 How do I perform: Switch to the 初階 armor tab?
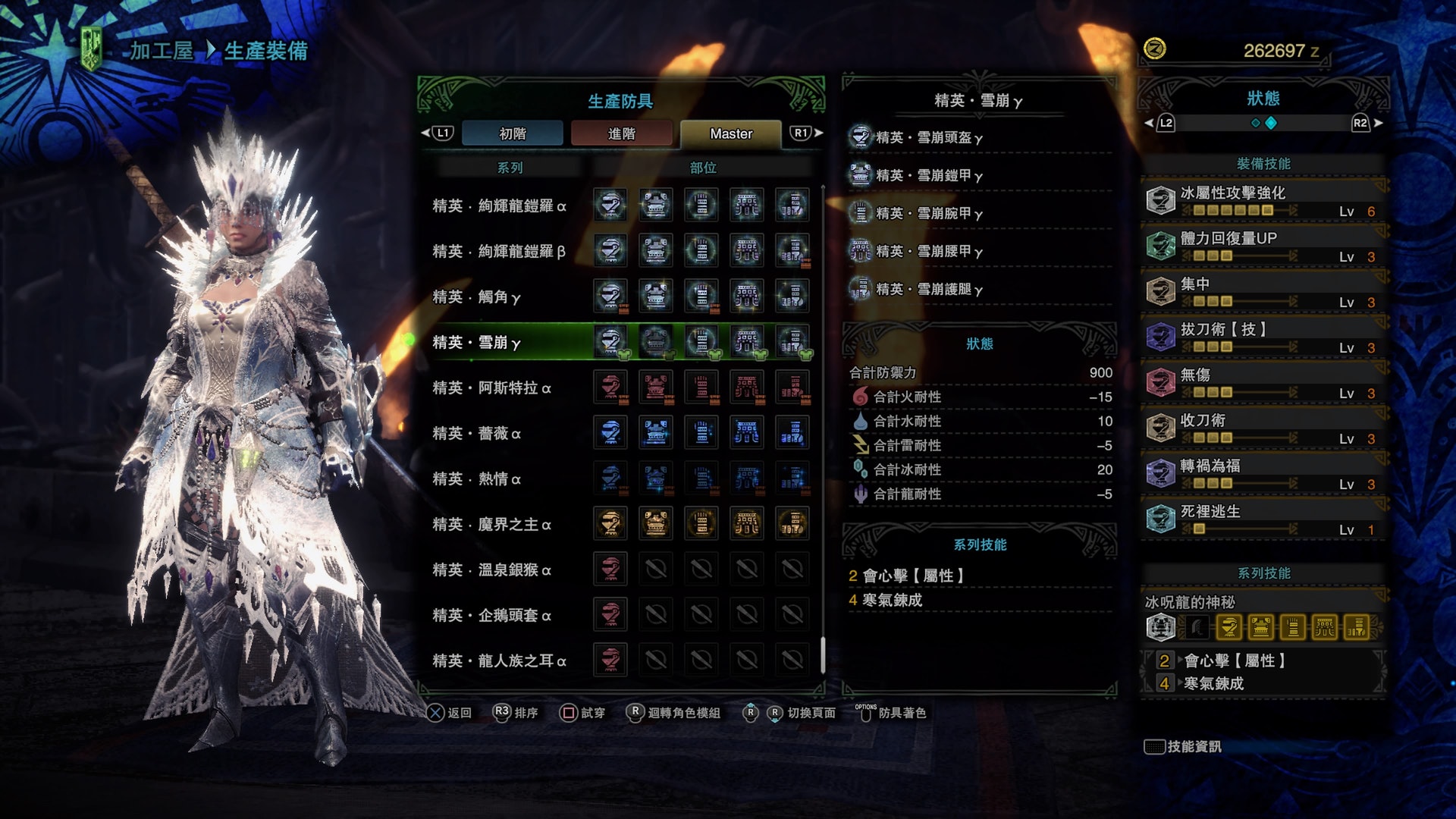click(x=513, y=133)
